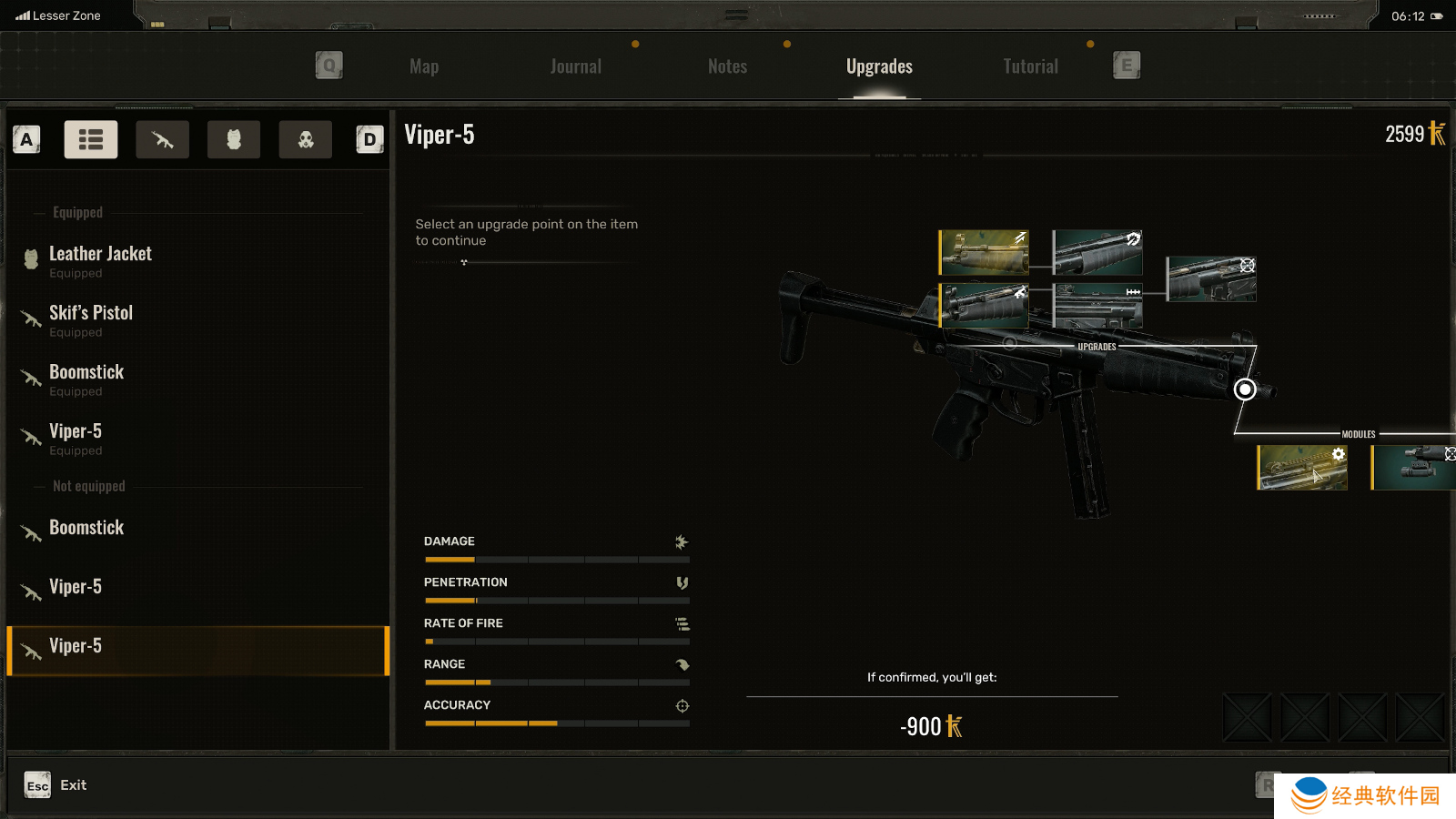Go to the Notes tab
Viewport: 1456px width, 819px height.
[x=727, y=66]
